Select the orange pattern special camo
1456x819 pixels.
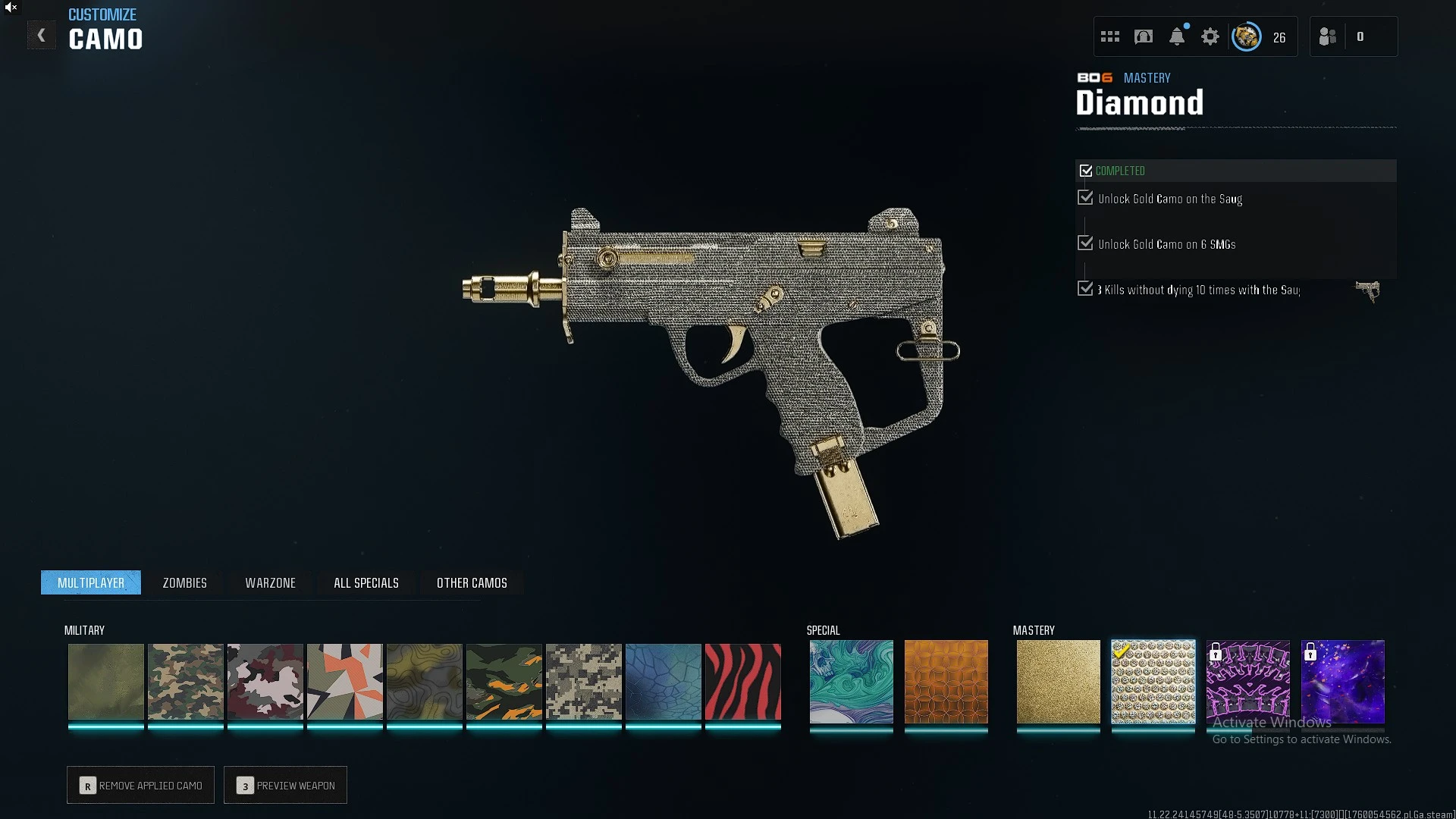click(x=946, y=681)
